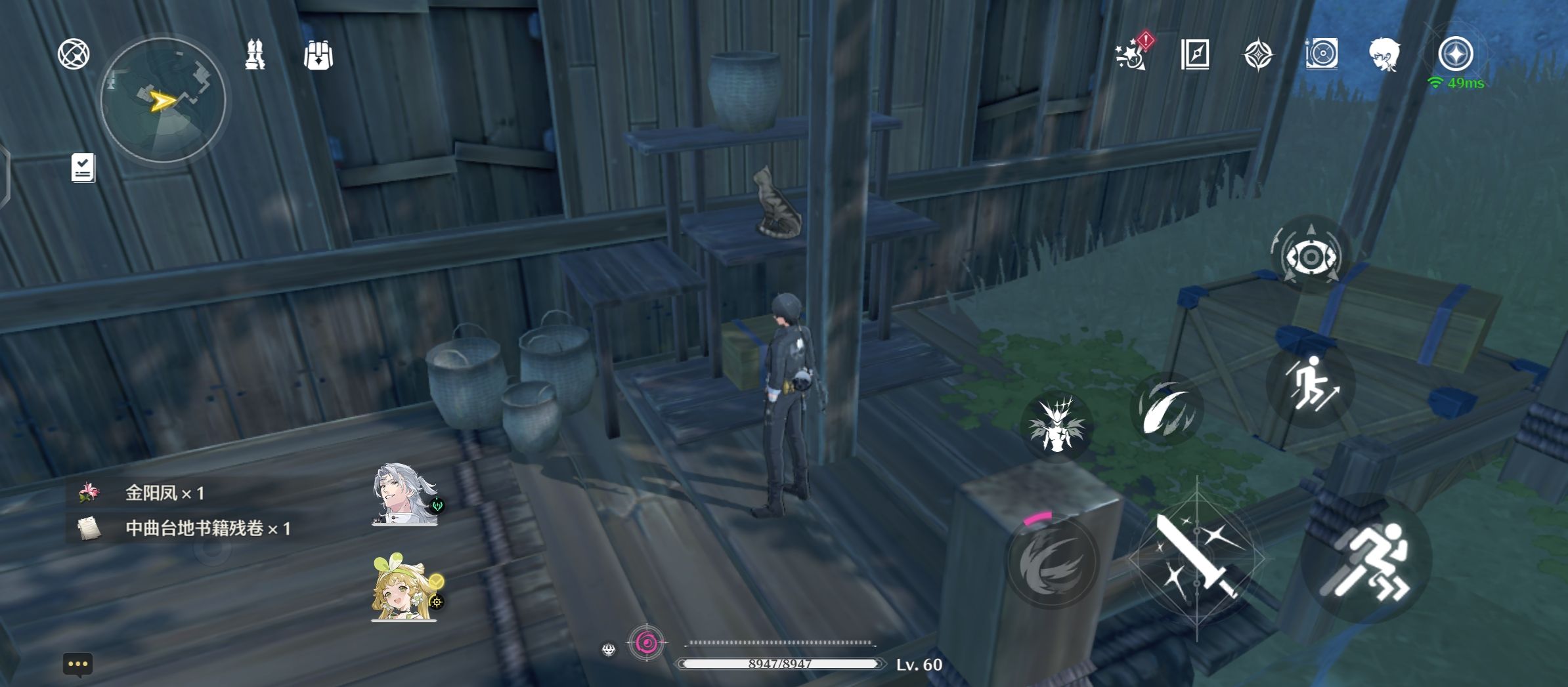Open the circular minimap

(x=163, y=100)
